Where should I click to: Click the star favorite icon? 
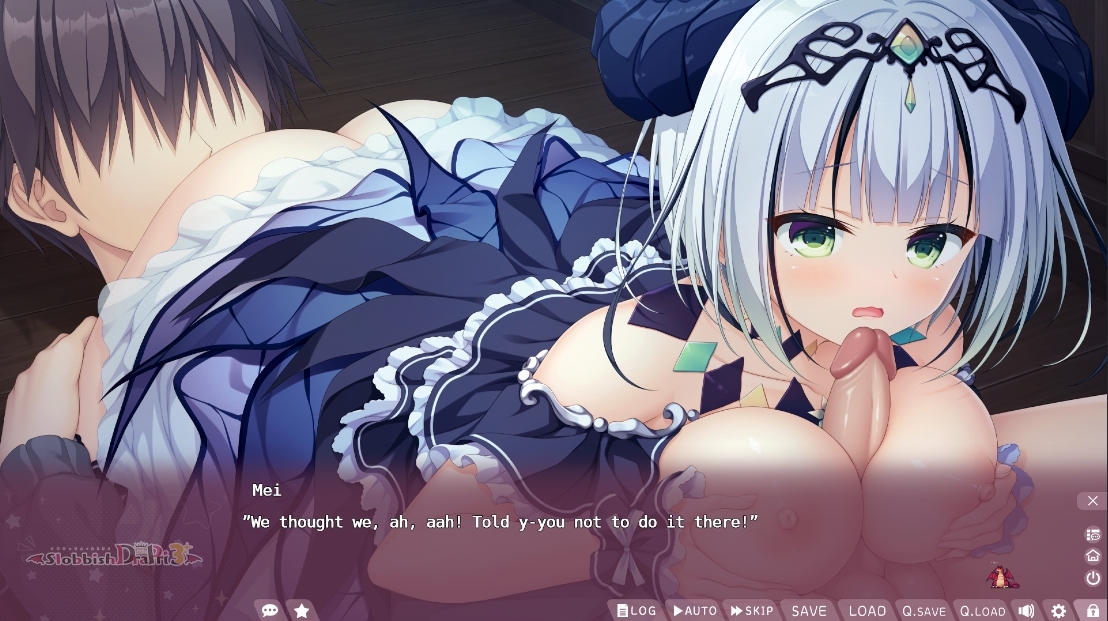[x=301, y=610]
